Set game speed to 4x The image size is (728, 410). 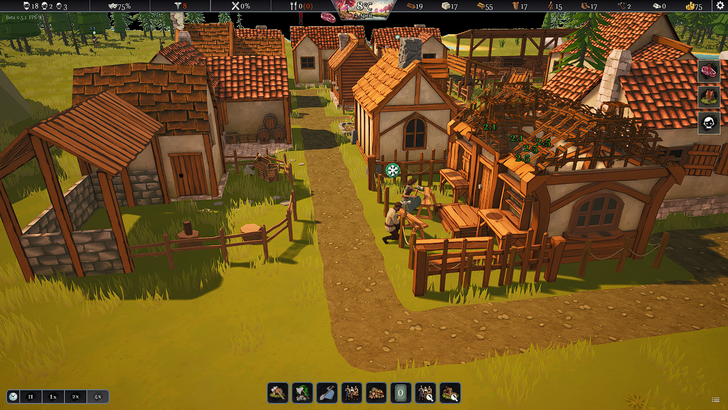click(x=97, y=397)
